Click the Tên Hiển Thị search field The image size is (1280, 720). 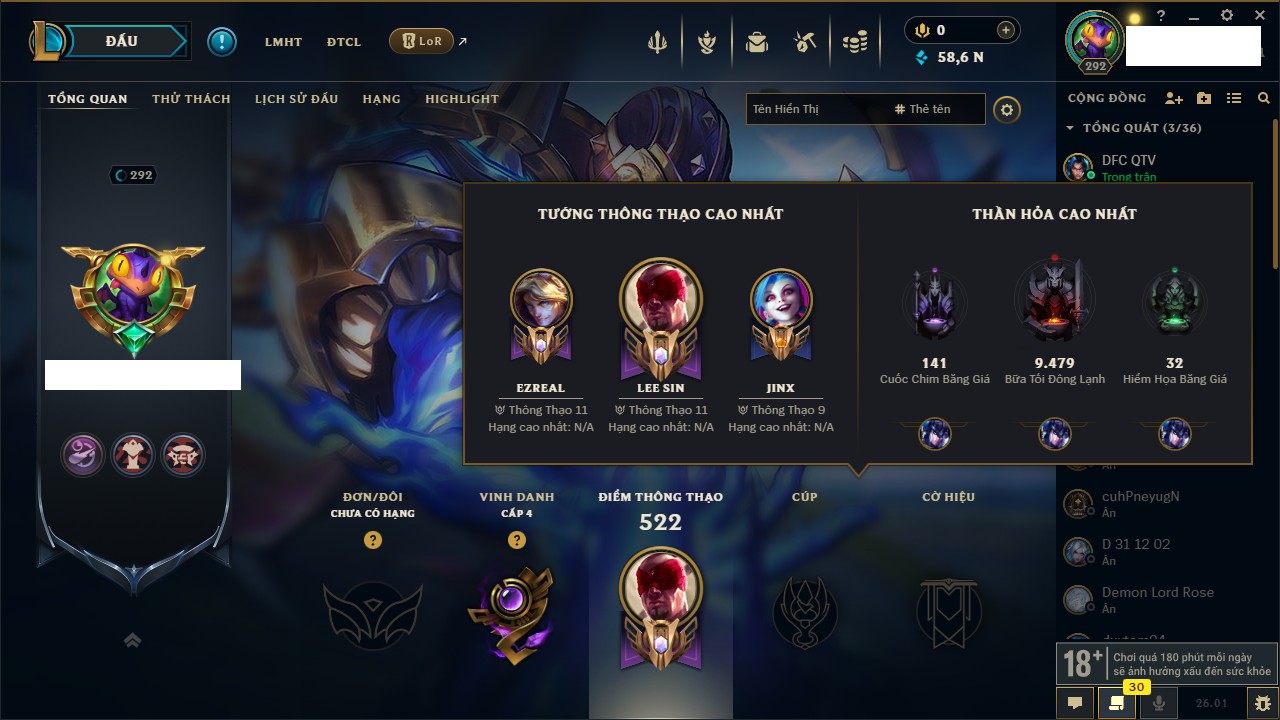click(815, 109)
